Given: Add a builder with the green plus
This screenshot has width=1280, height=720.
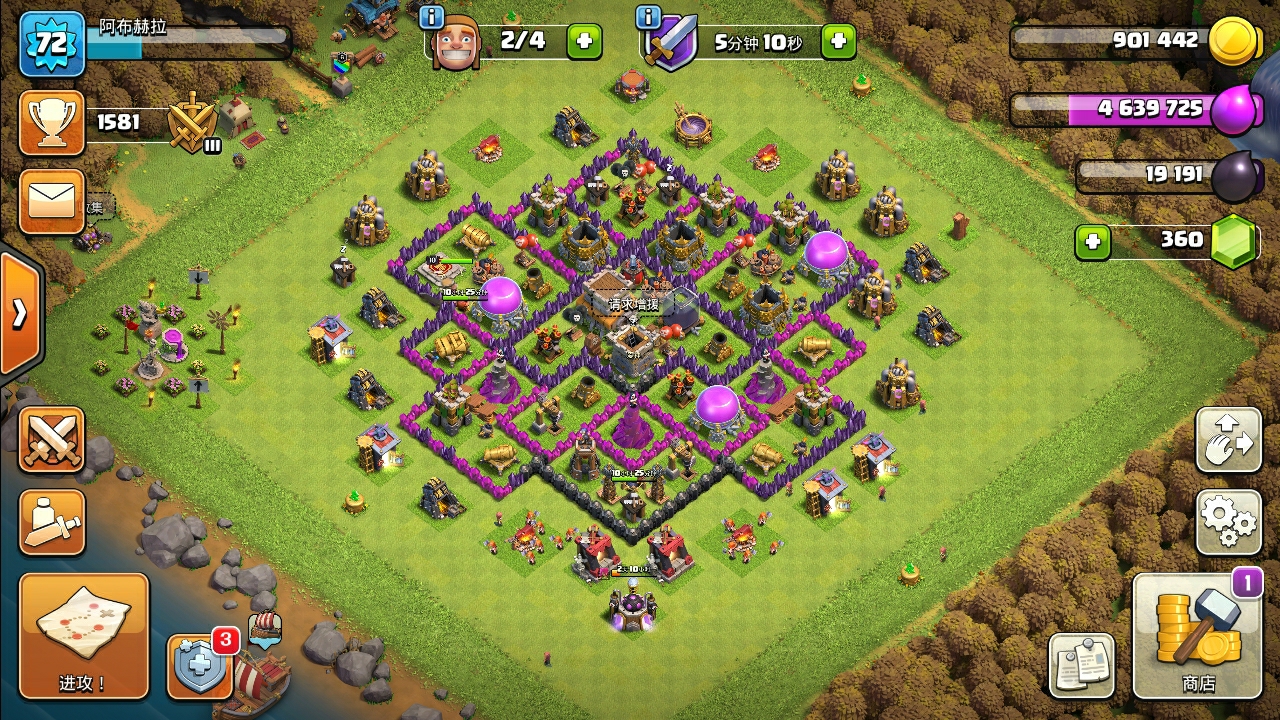Looking at the screenshot, I should (585, 41).
